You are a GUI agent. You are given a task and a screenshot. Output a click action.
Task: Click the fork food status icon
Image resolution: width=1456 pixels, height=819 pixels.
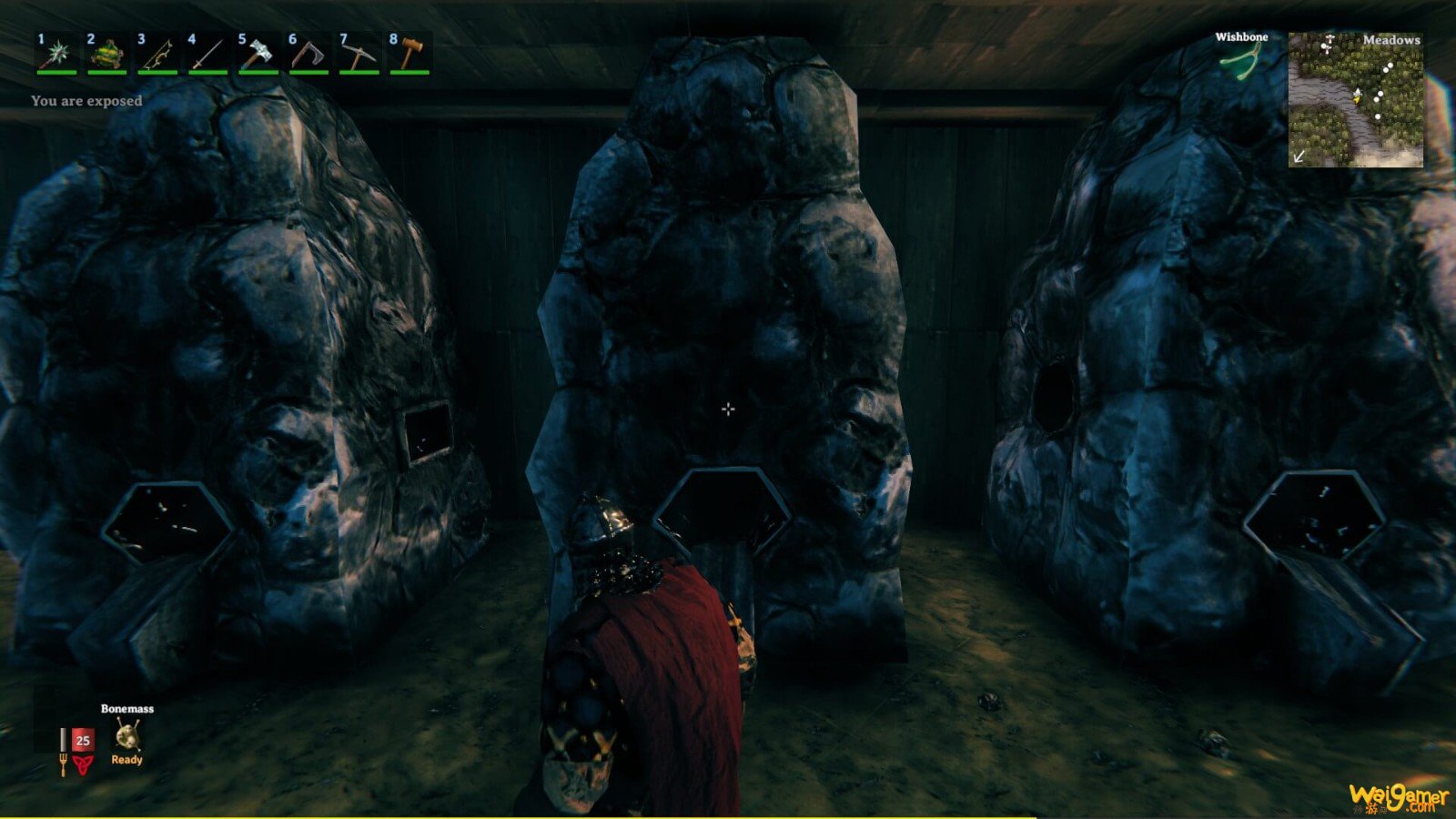point(63,764)
